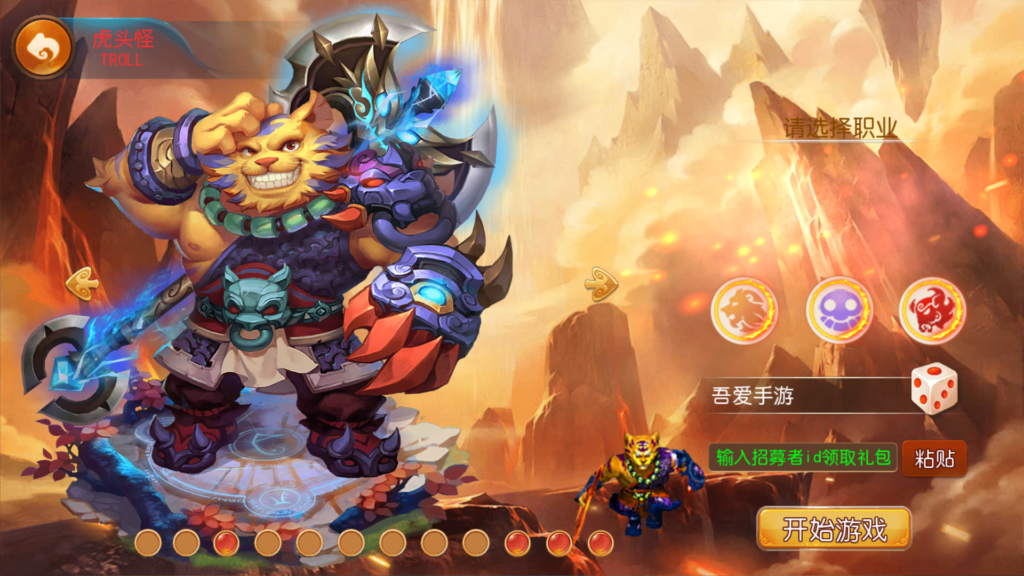Image resolution: width=1024 pixels, height=576 pixels.
Task: Go back using the orange arrow button
Action: [x=42, y=47]
